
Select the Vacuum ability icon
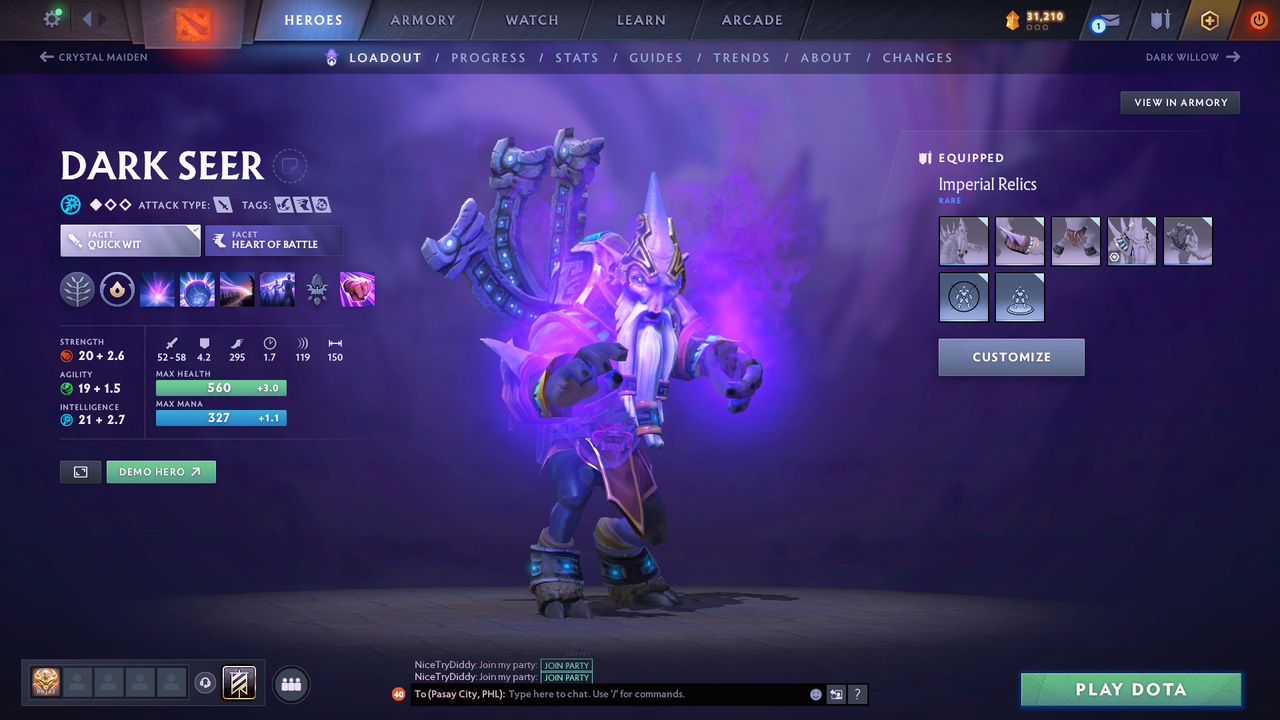(157, 289)
